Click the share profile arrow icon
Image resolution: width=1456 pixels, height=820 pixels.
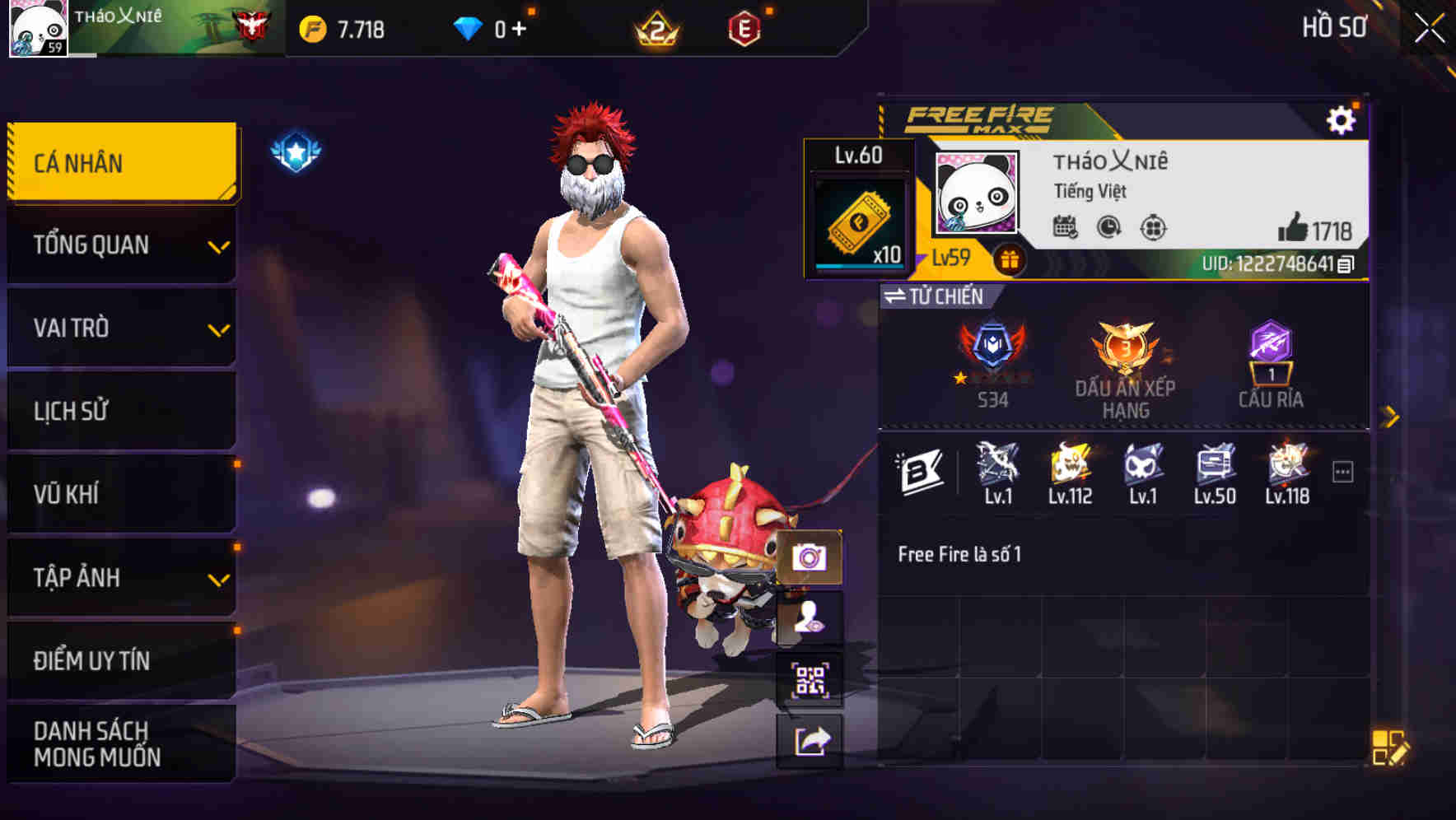pos(810,739)
